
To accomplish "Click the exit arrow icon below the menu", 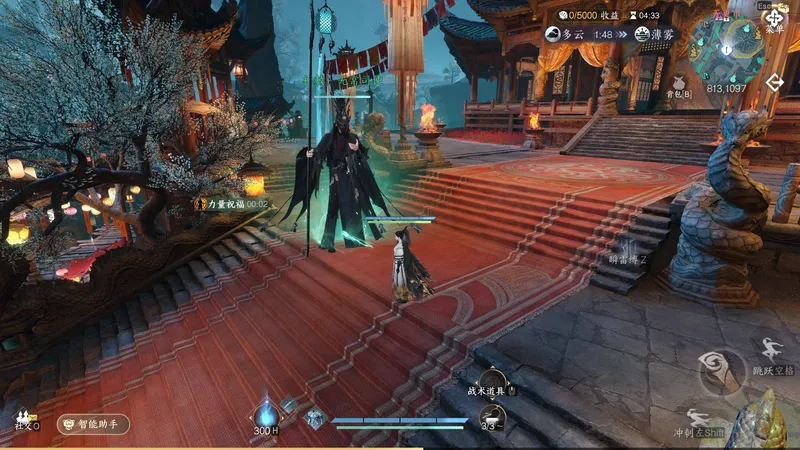I will pos(775,82).
